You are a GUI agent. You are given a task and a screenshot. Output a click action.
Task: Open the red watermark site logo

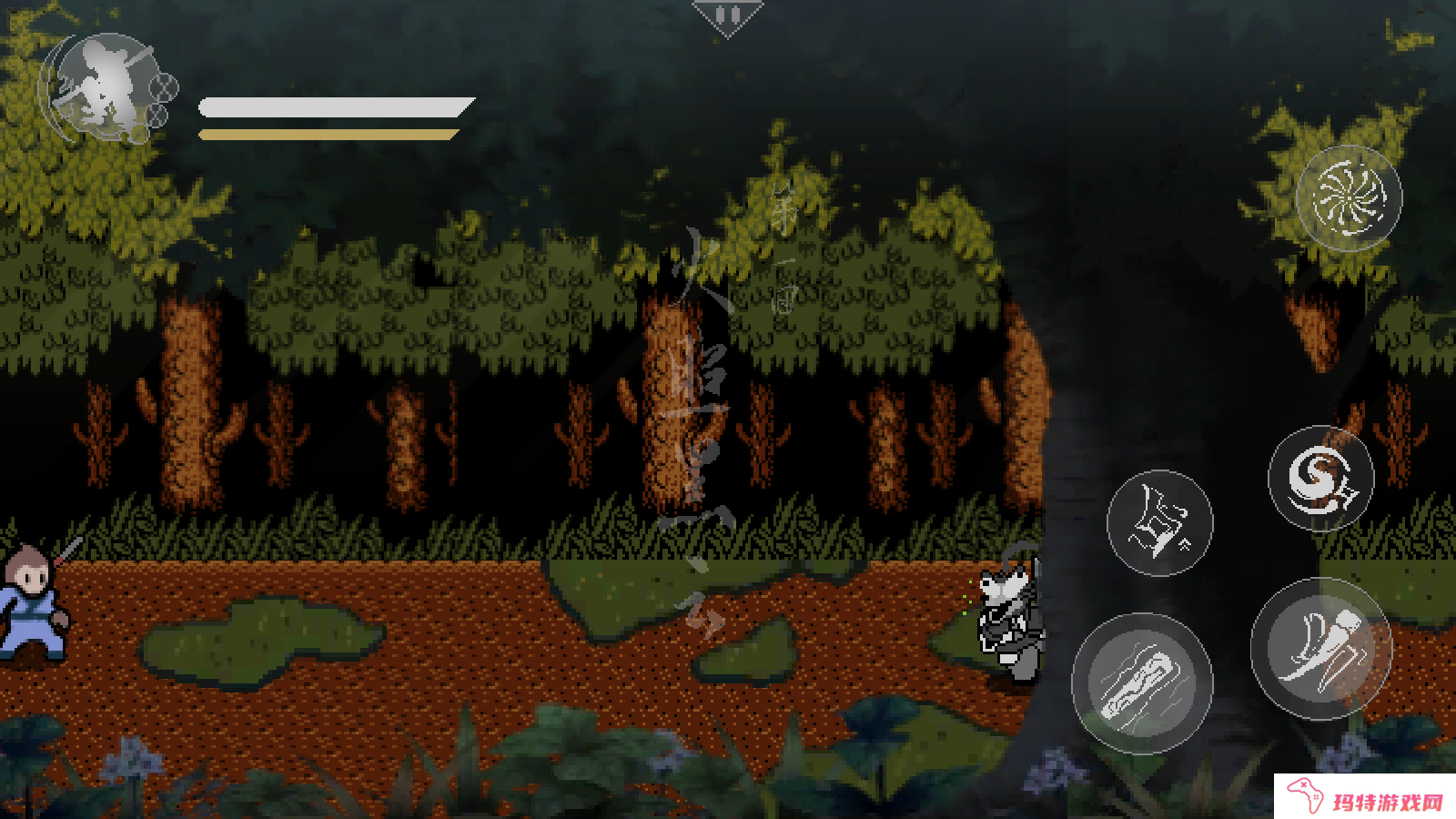coord(1365,798)
